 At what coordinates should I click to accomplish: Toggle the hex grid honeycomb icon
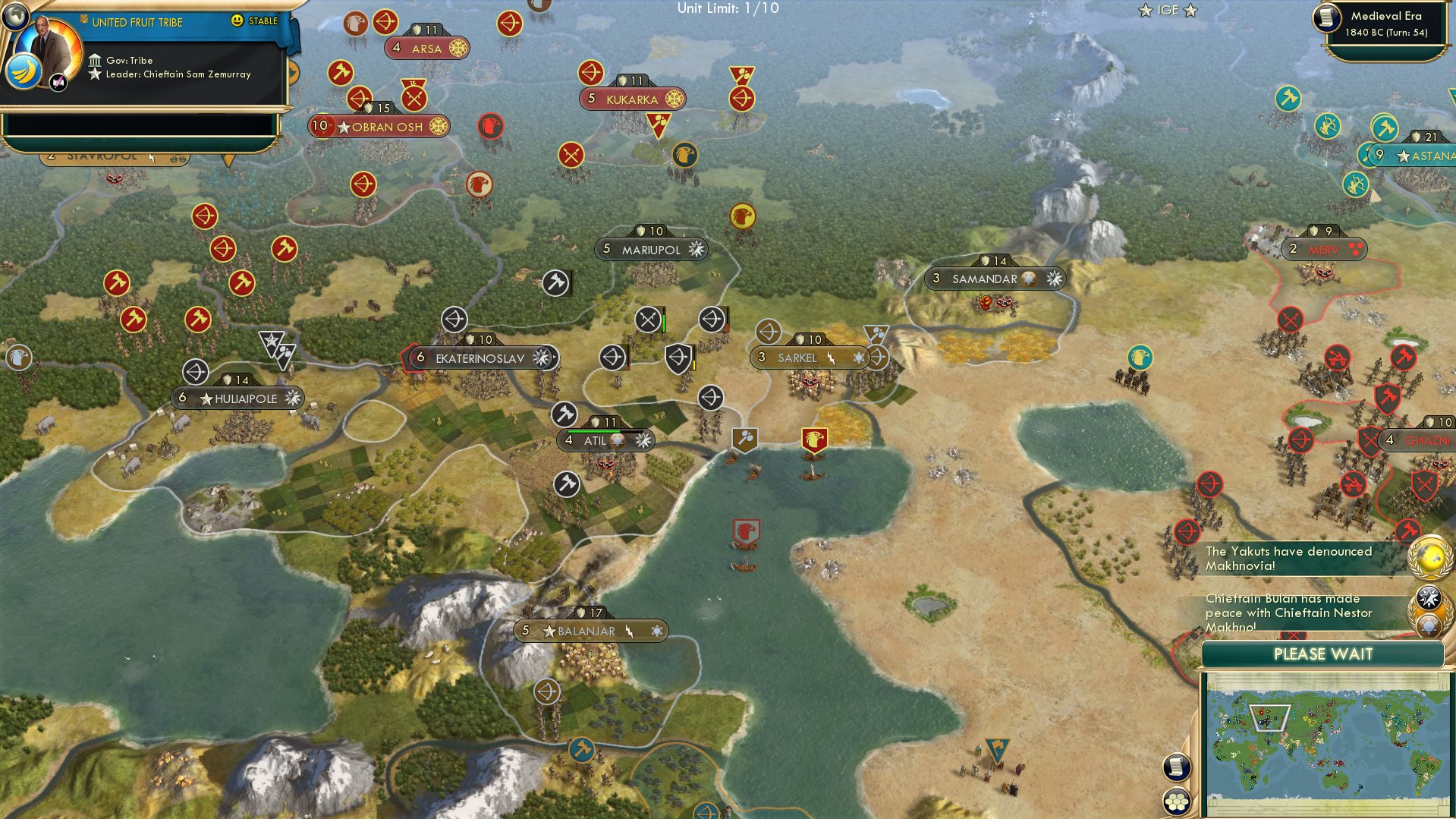[x=1177, y=799]
